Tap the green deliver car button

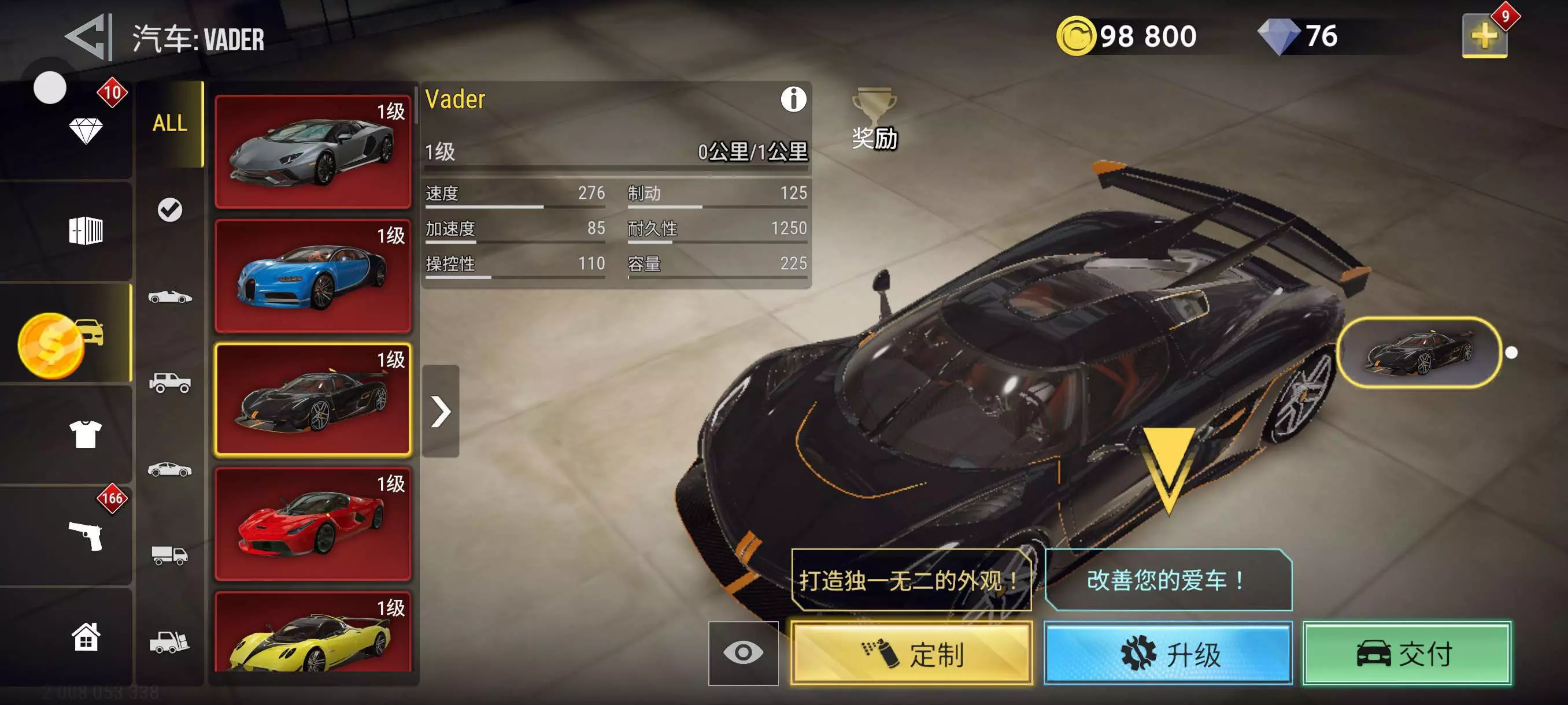pos(1406,654)
